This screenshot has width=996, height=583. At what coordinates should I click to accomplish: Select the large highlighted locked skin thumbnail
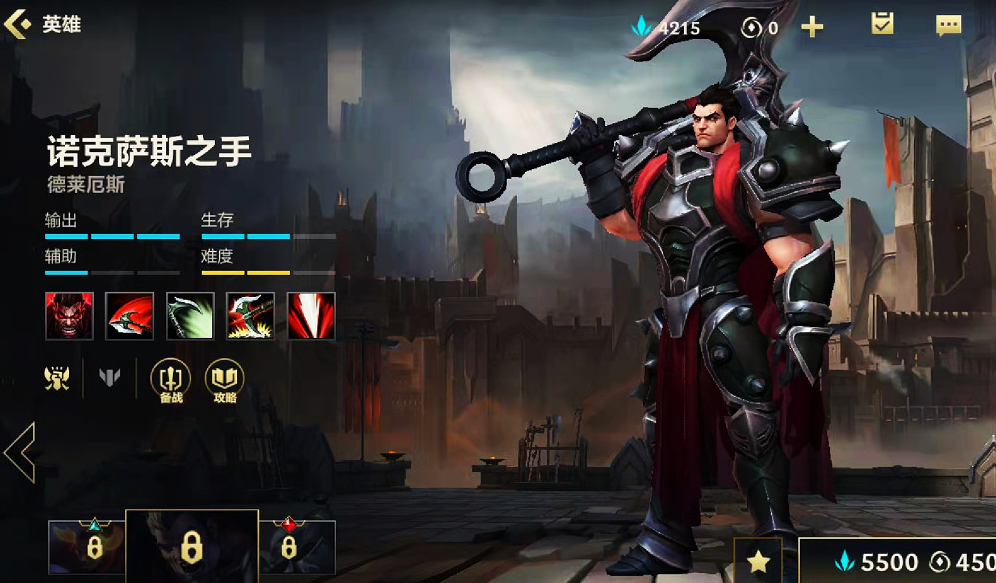191,546
